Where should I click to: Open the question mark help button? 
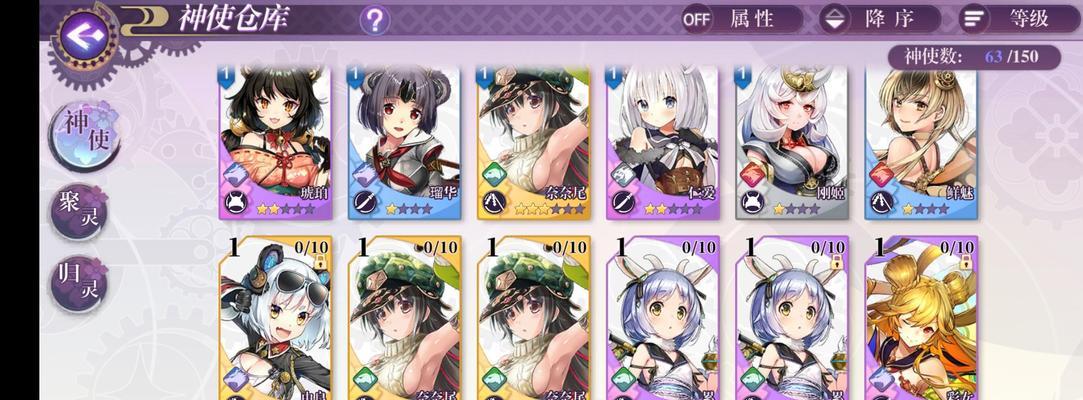tap(374, 19)
